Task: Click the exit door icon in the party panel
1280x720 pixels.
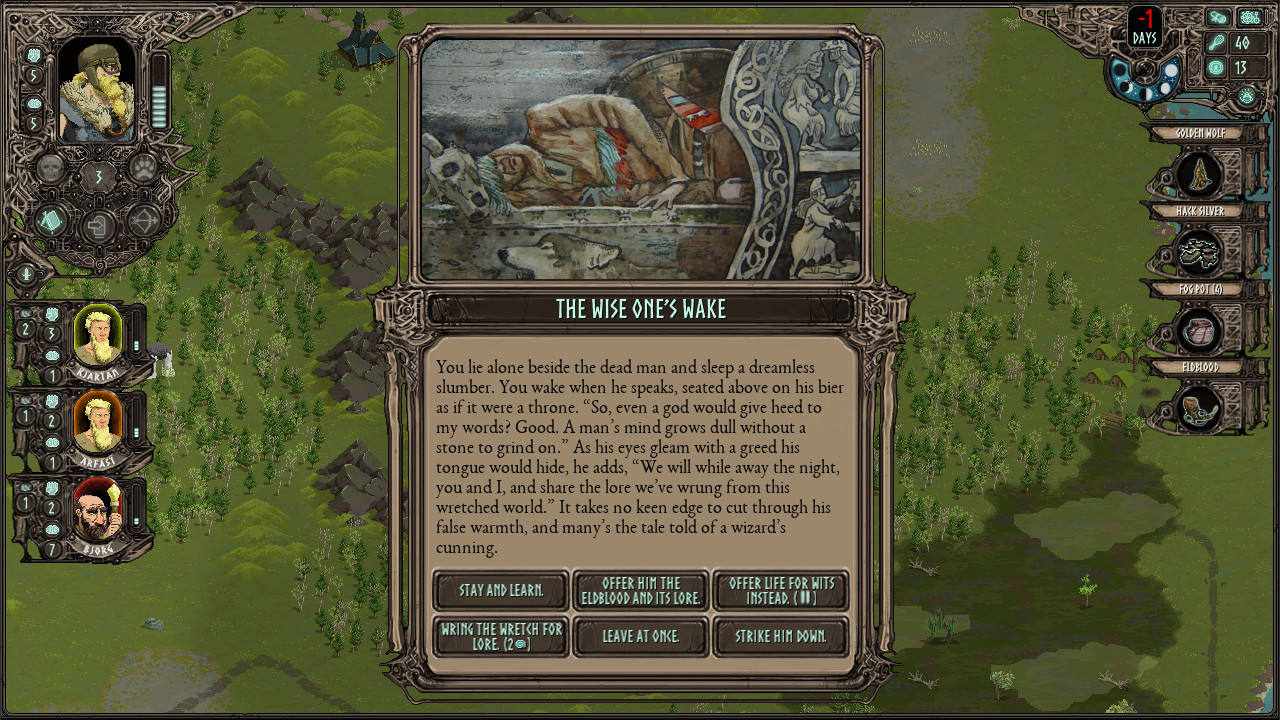Action: [x=97, y=225]
